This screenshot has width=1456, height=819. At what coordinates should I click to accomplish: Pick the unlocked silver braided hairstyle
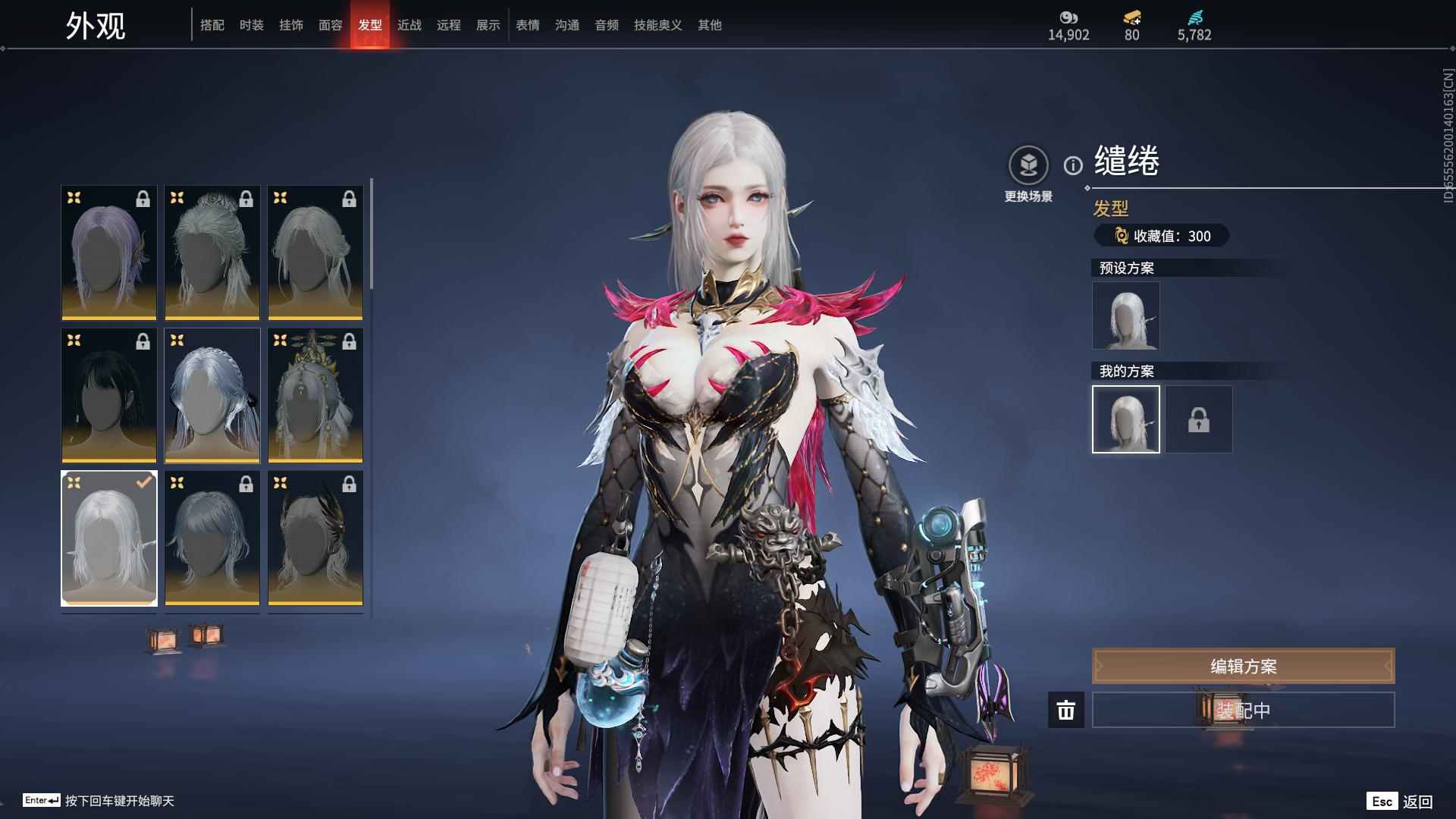[x=212, y=395]
